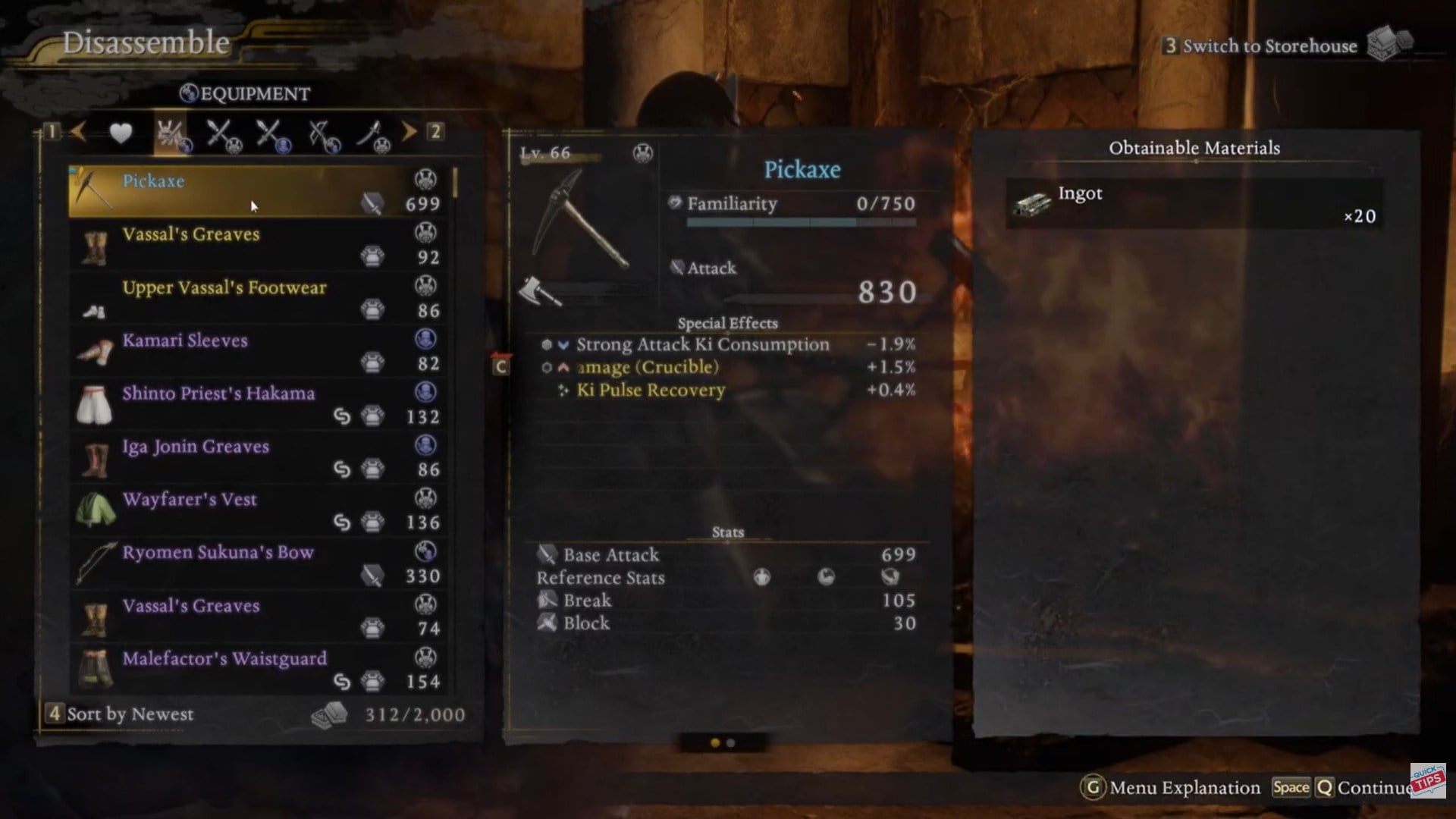
Task: Select the Ingot obtainable material row
Action: click(1194, 203)
